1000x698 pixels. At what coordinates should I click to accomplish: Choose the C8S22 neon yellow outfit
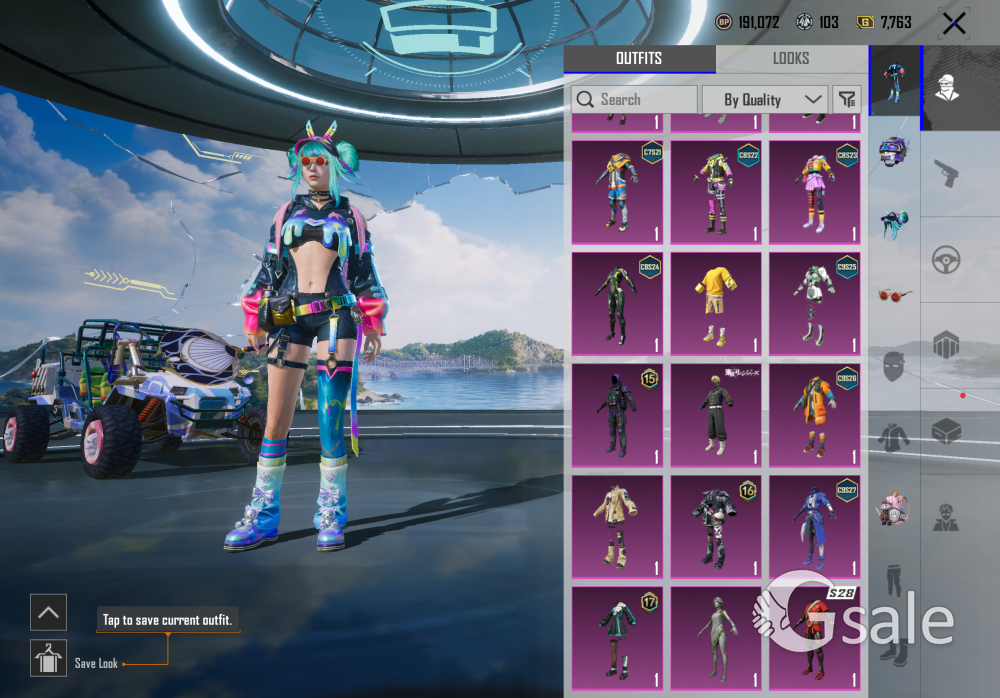(715, 192)
